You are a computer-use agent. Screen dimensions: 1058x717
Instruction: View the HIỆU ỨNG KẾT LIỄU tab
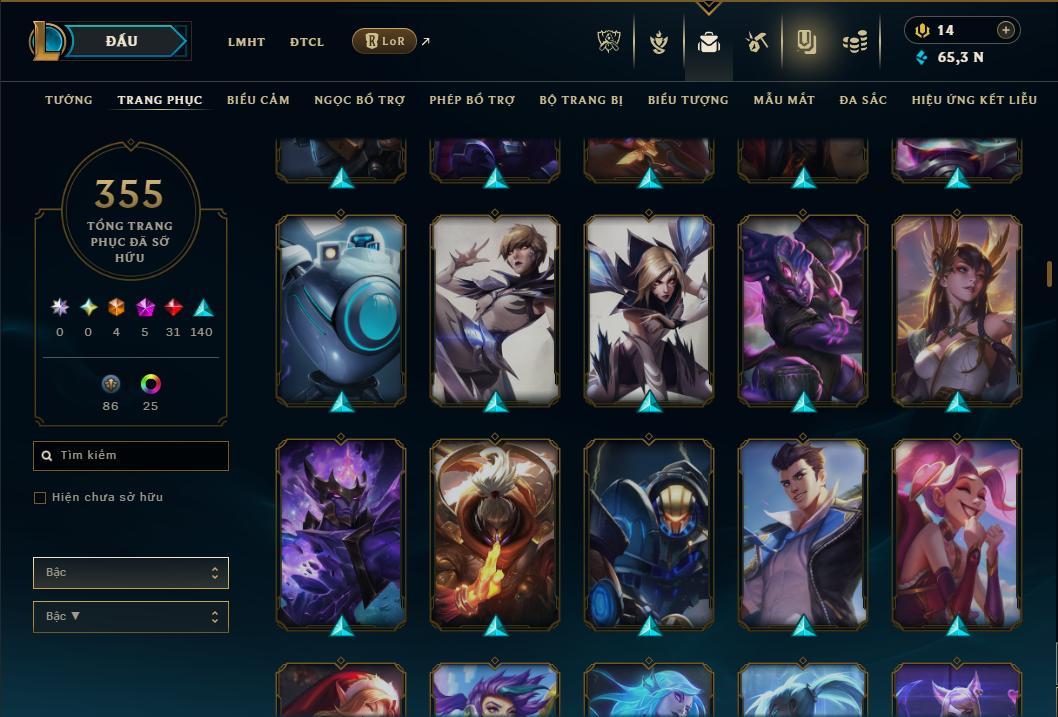[x=974, y=100]
